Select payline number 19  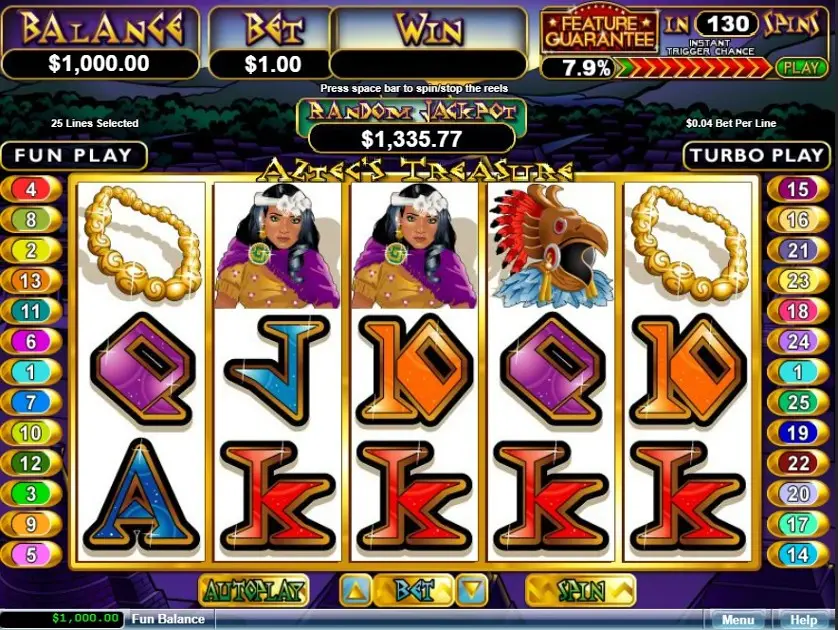tap(797, 433)
